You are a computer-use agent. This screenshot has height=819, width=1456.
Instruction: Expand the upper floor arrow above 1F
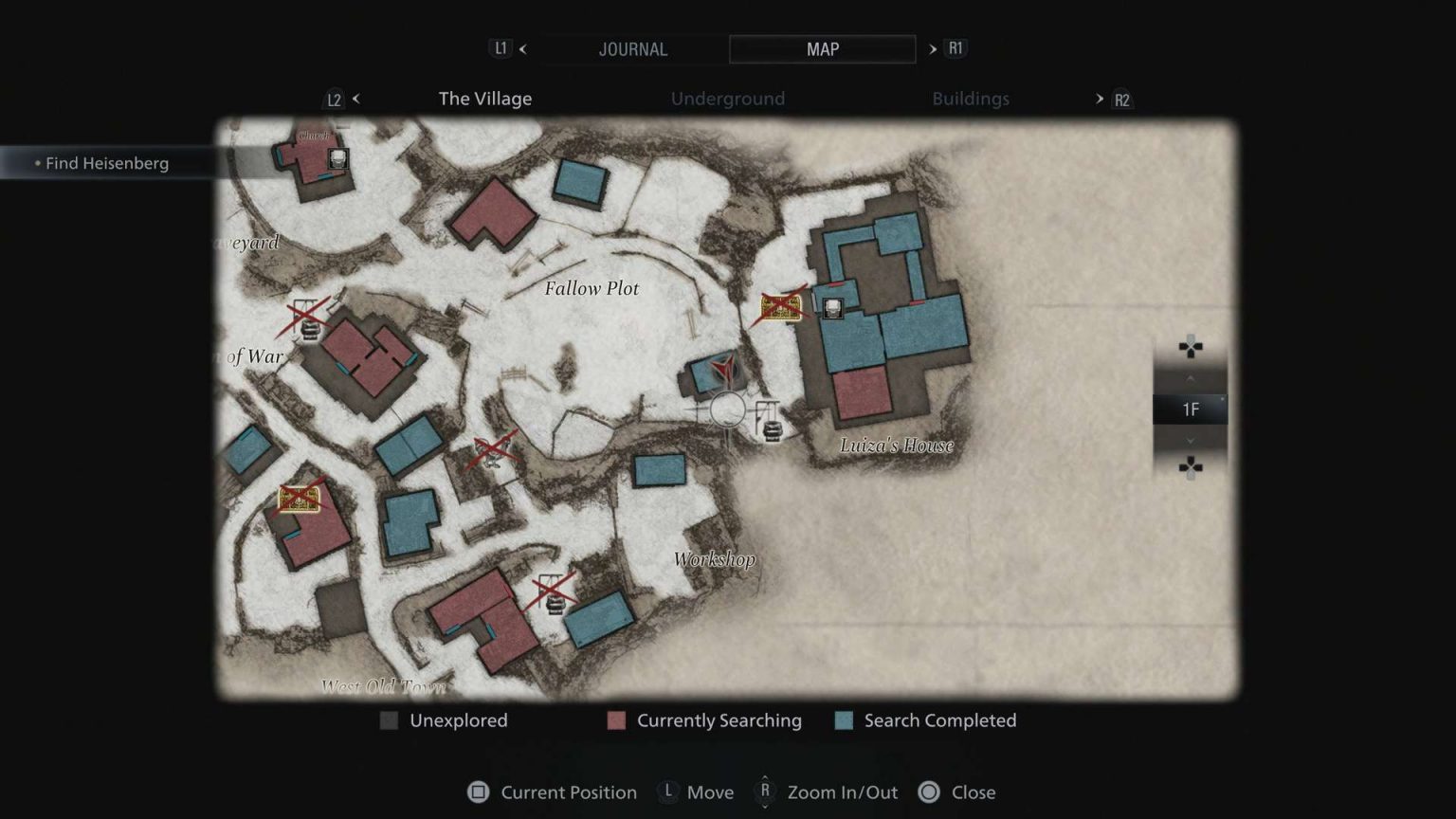click(x=1191, y=377)
